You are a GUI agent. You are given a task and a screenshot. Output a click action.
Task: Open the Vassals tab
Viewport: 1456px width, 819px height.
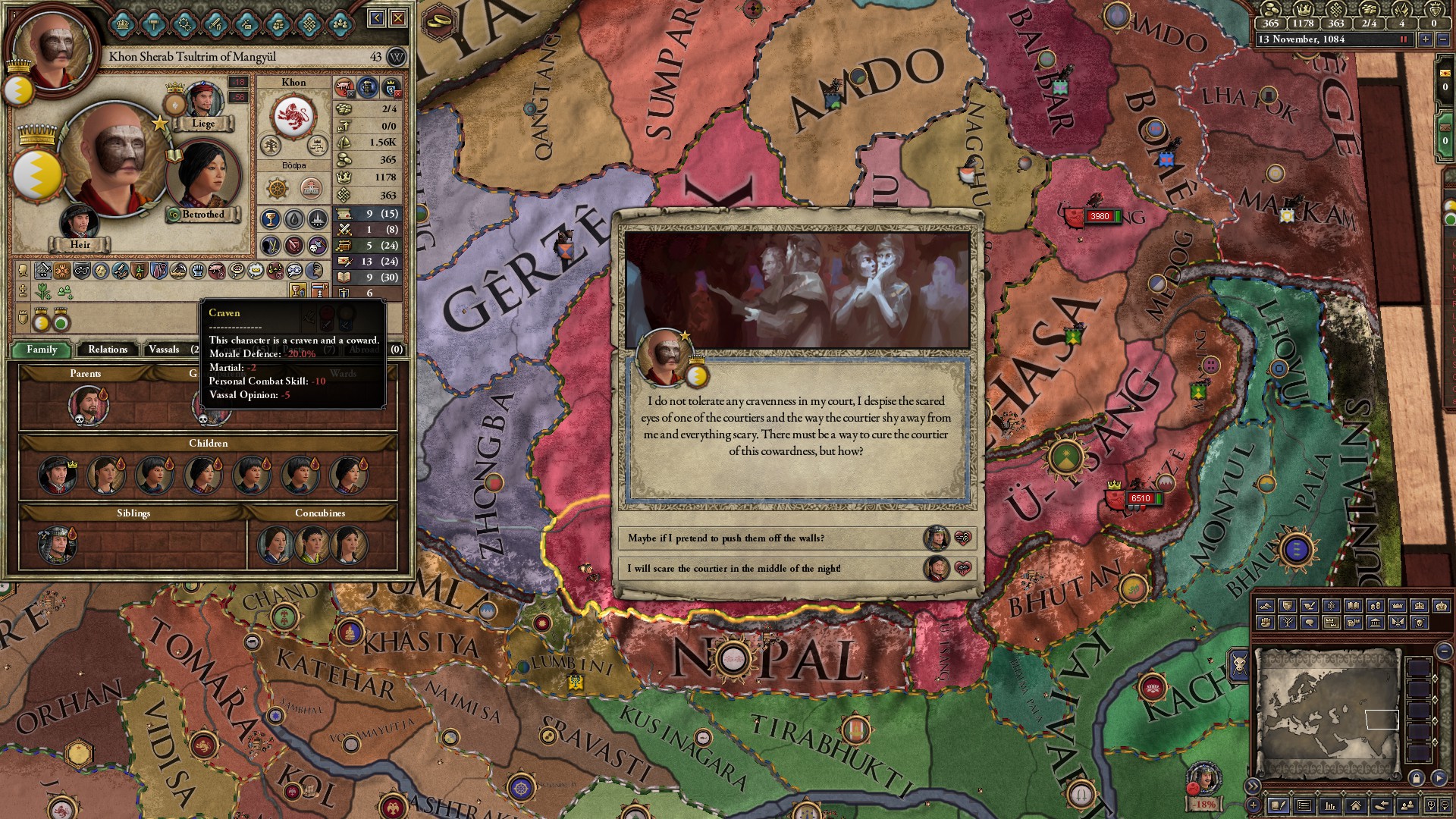[x=164, y=350]
